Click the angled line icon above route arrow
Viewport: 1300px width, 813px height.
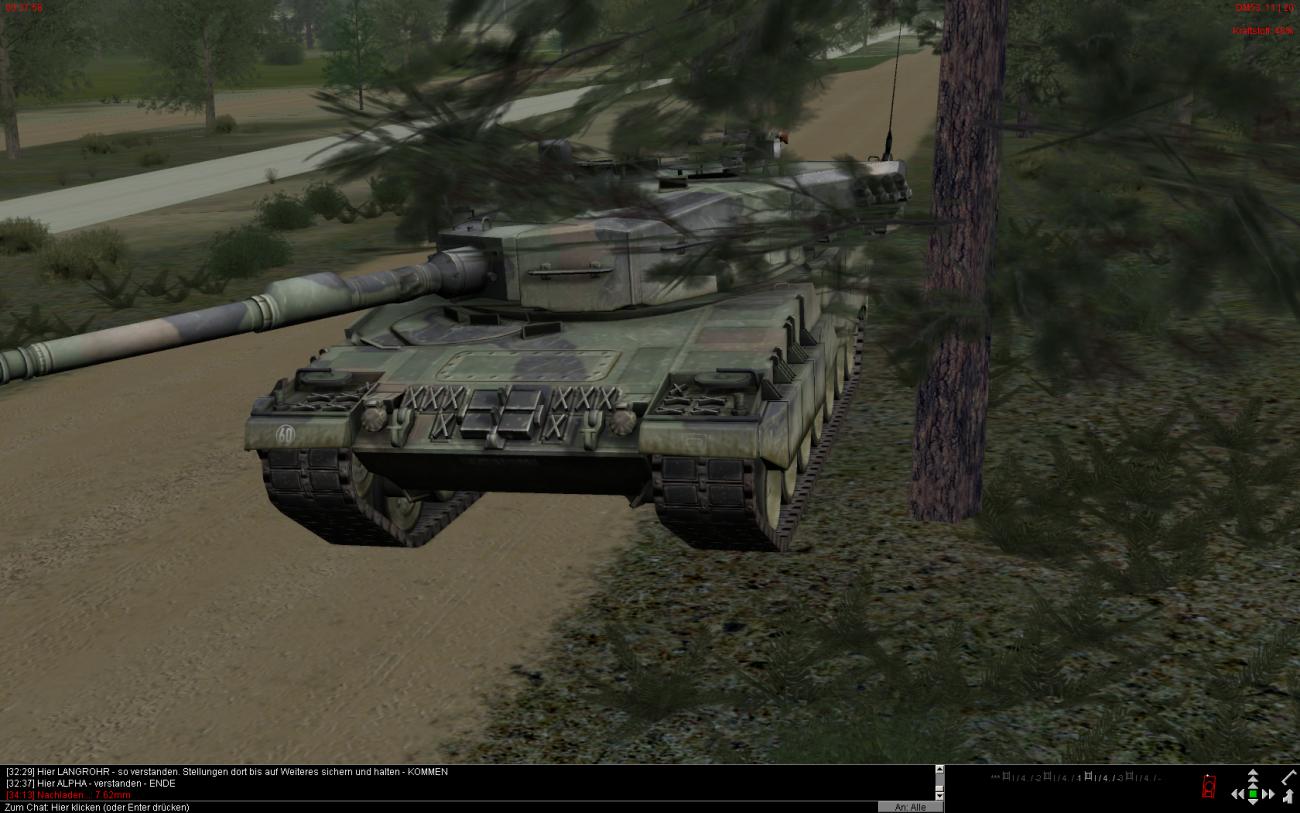pyautogui.click(x=1288, y=776)
